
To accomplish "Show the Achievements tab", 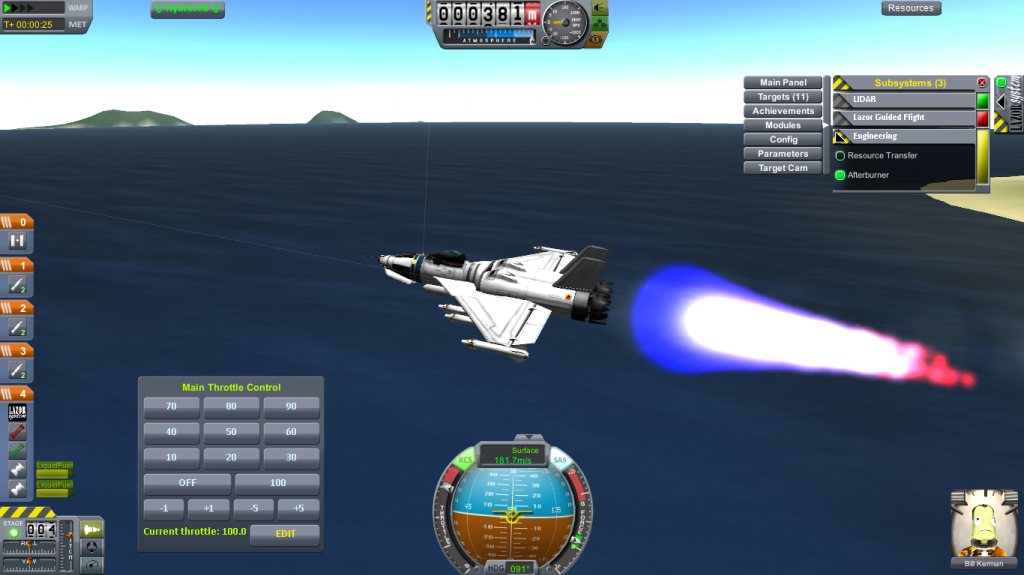I will (x=783, y=111).
